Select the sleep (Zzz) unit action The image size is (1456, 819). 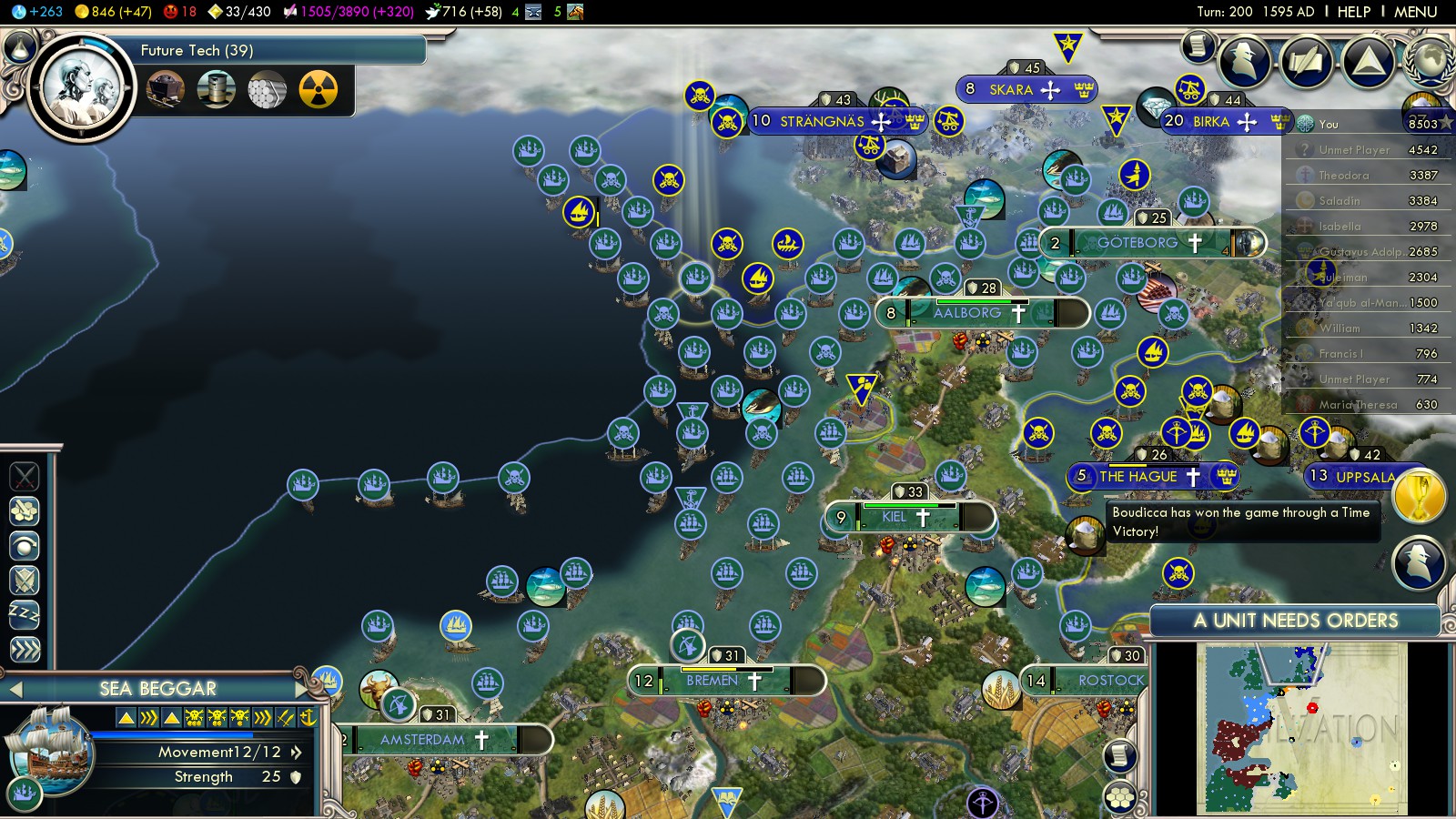tap(25, 614)
